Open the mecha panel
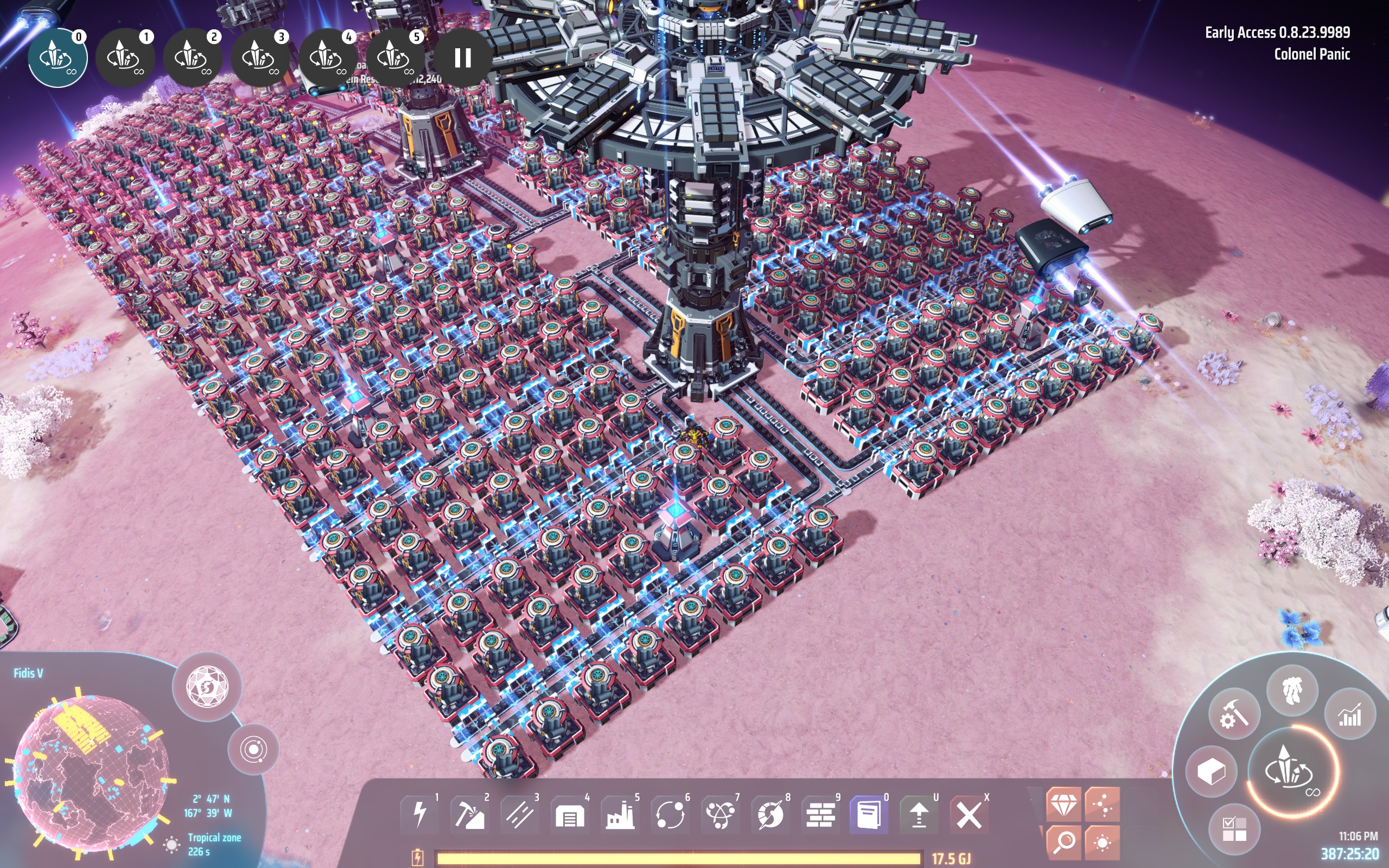 (x=1292, y=690)
